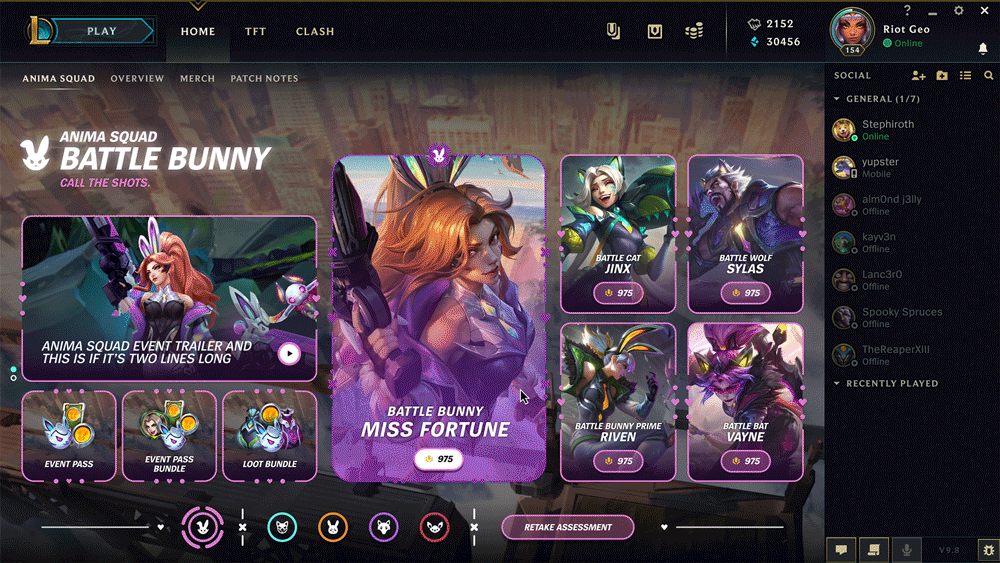View the Battle Bunny Prime Riven card
The image size is (1000, 563).
pyautogui.click(x=617, y=401)
